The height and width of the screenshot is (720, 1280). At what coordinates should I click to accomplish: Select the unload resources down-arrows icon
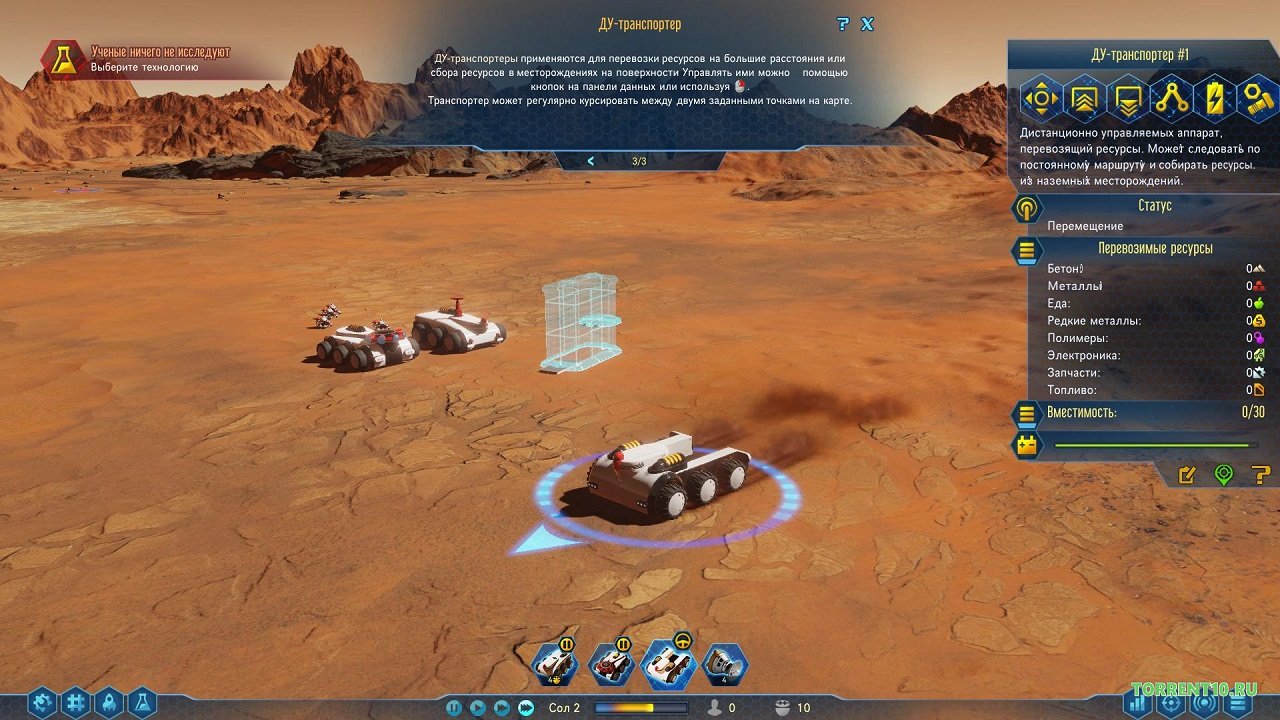point(1128,98)
